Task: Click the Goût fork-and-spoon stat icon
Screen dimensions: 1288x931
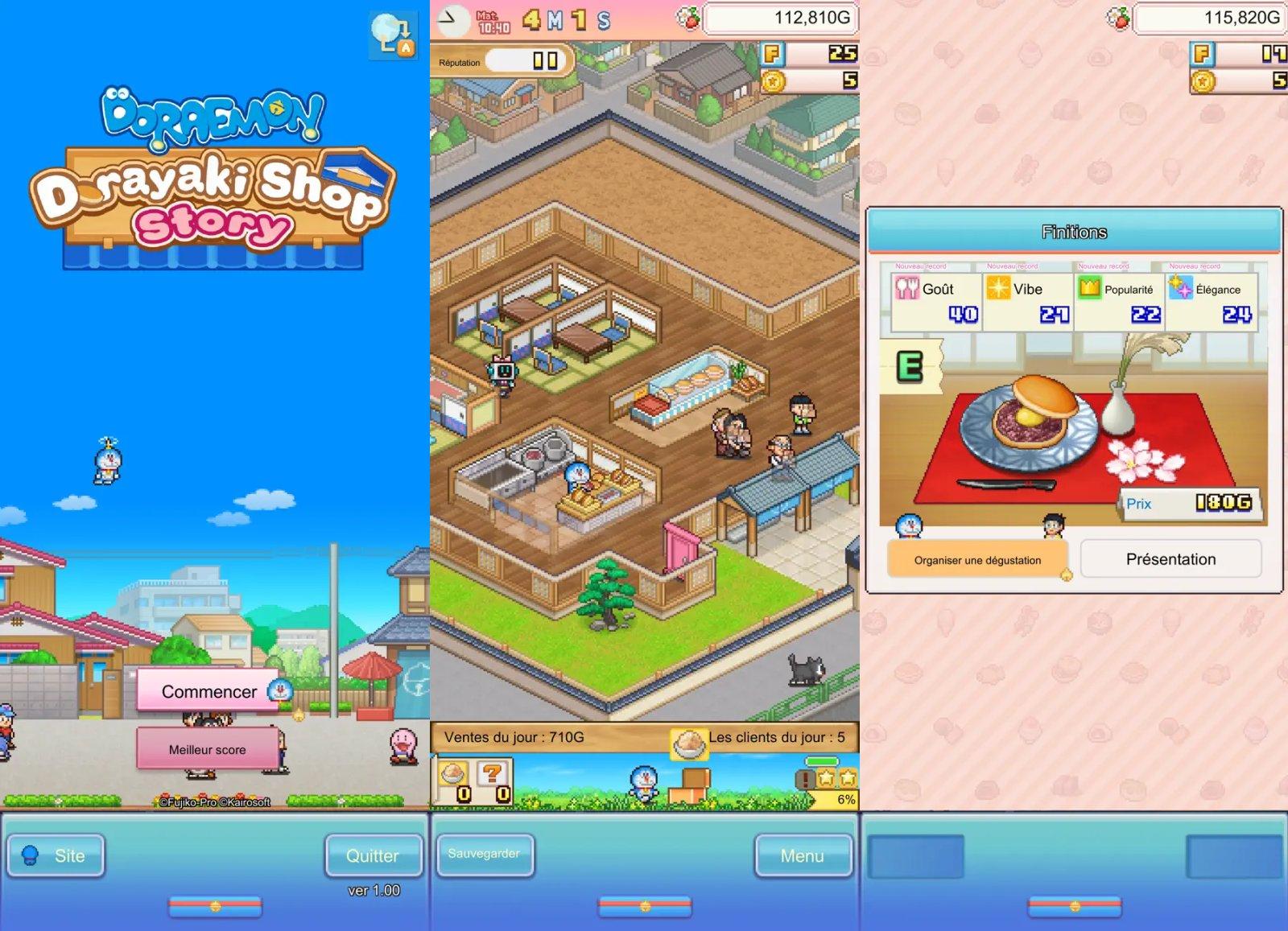Action: (907, 288)
